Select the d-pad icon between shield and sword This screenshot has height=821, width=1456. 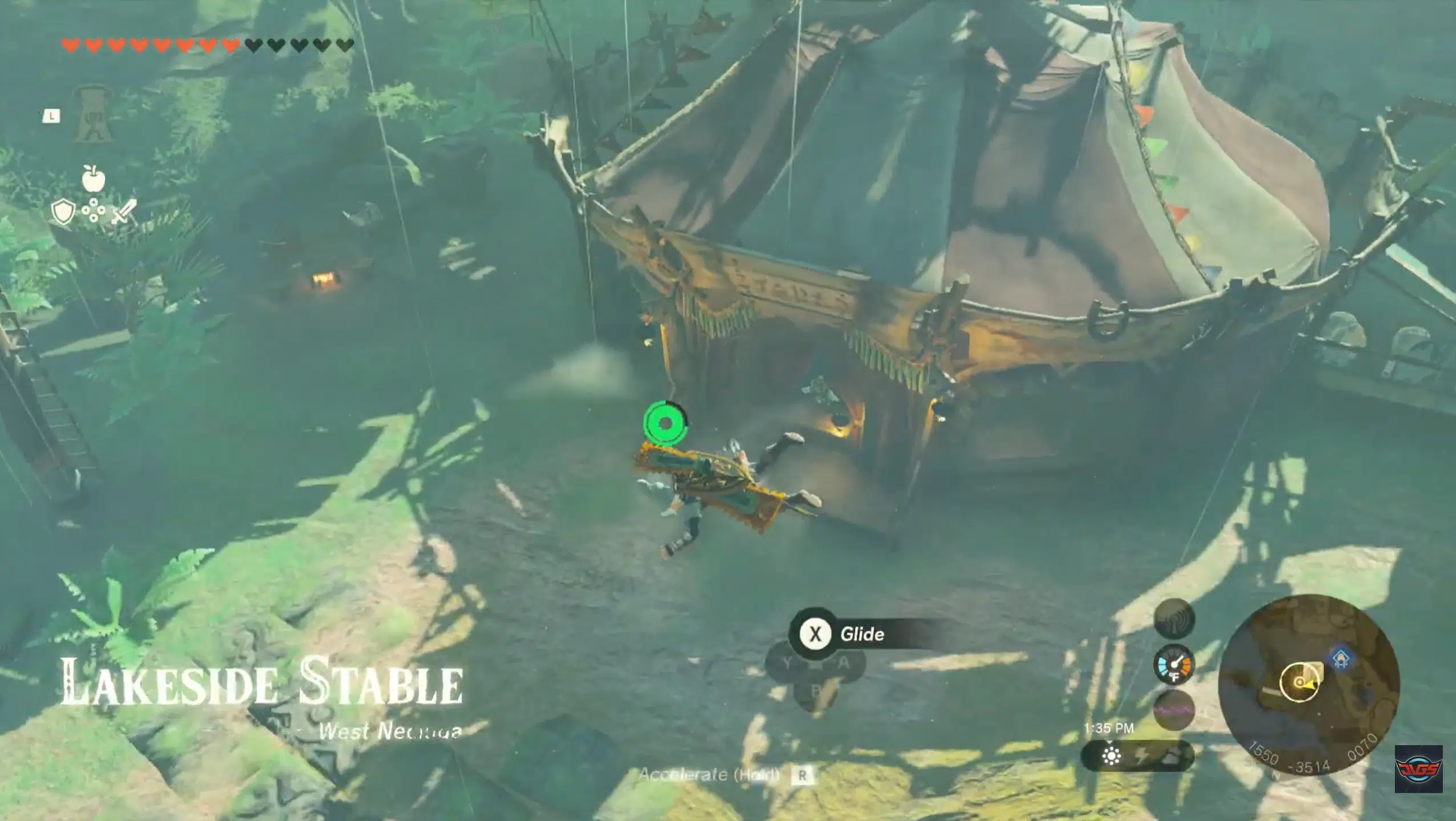click(x=93, y=209)
